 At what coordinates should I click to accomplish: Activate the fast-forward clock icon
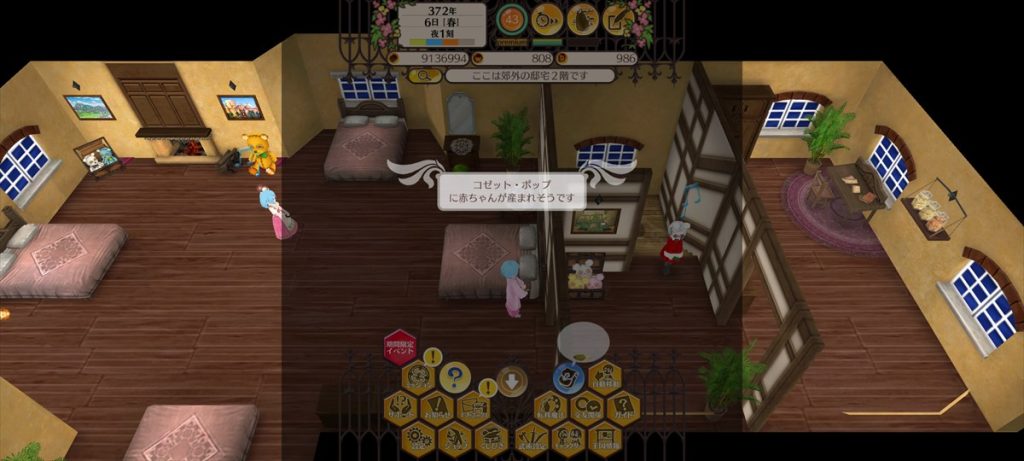(x=546, y=18)
